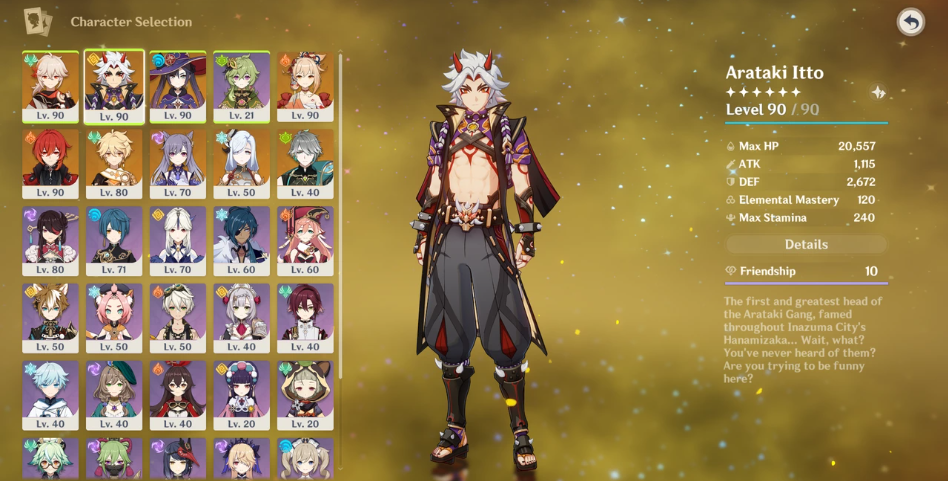Pick the Lv. 21 Collei portrait
Viewport: 948px width, 481px height.
[x=241, y=86]
